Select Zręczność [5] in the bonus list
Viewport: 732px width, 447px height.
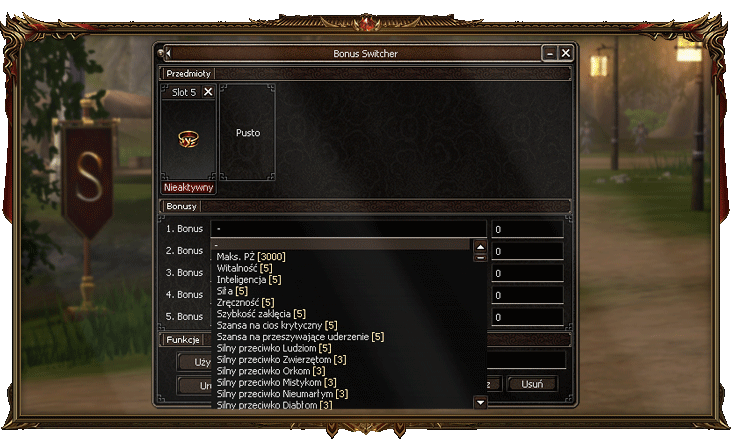(x=245, y=302)
